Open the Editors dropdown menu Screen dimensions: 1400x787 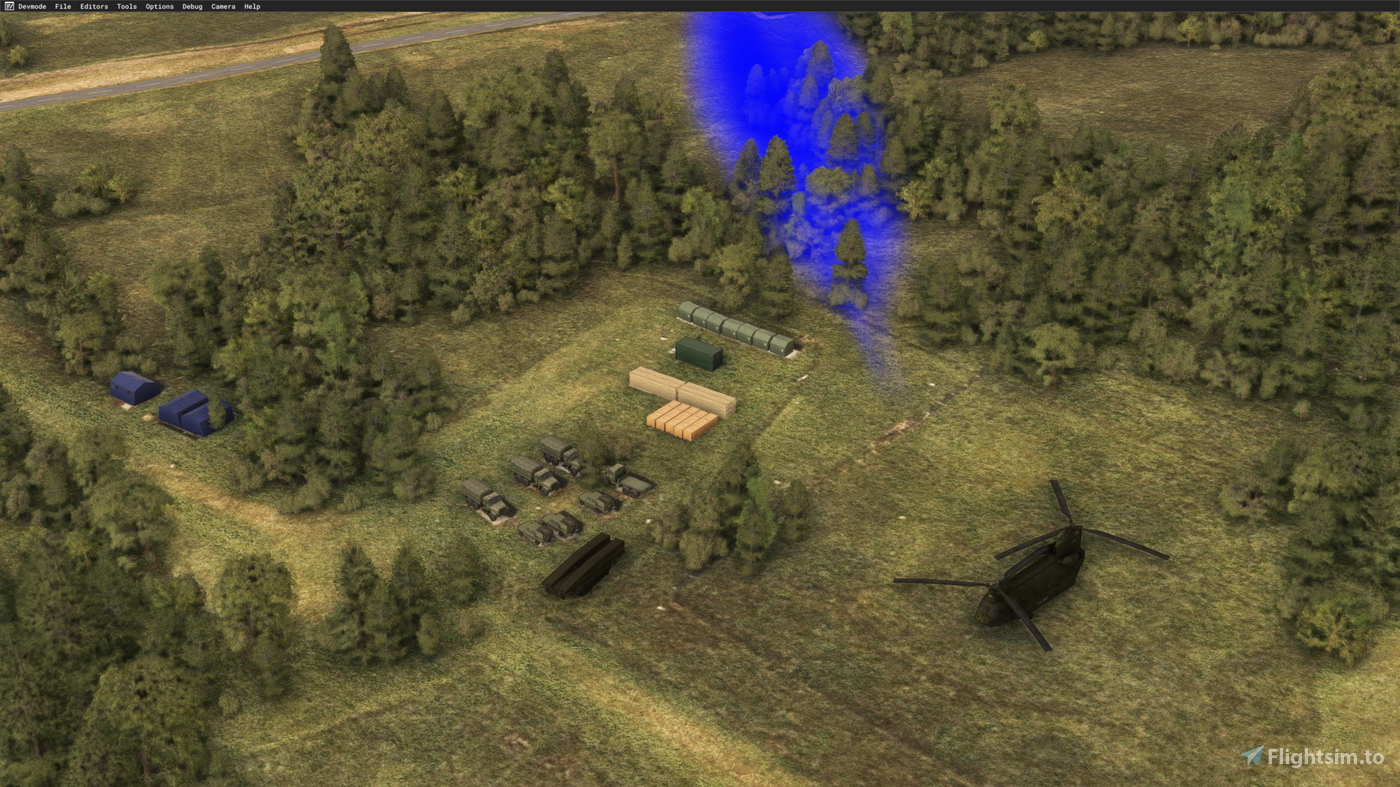[94, 4]
